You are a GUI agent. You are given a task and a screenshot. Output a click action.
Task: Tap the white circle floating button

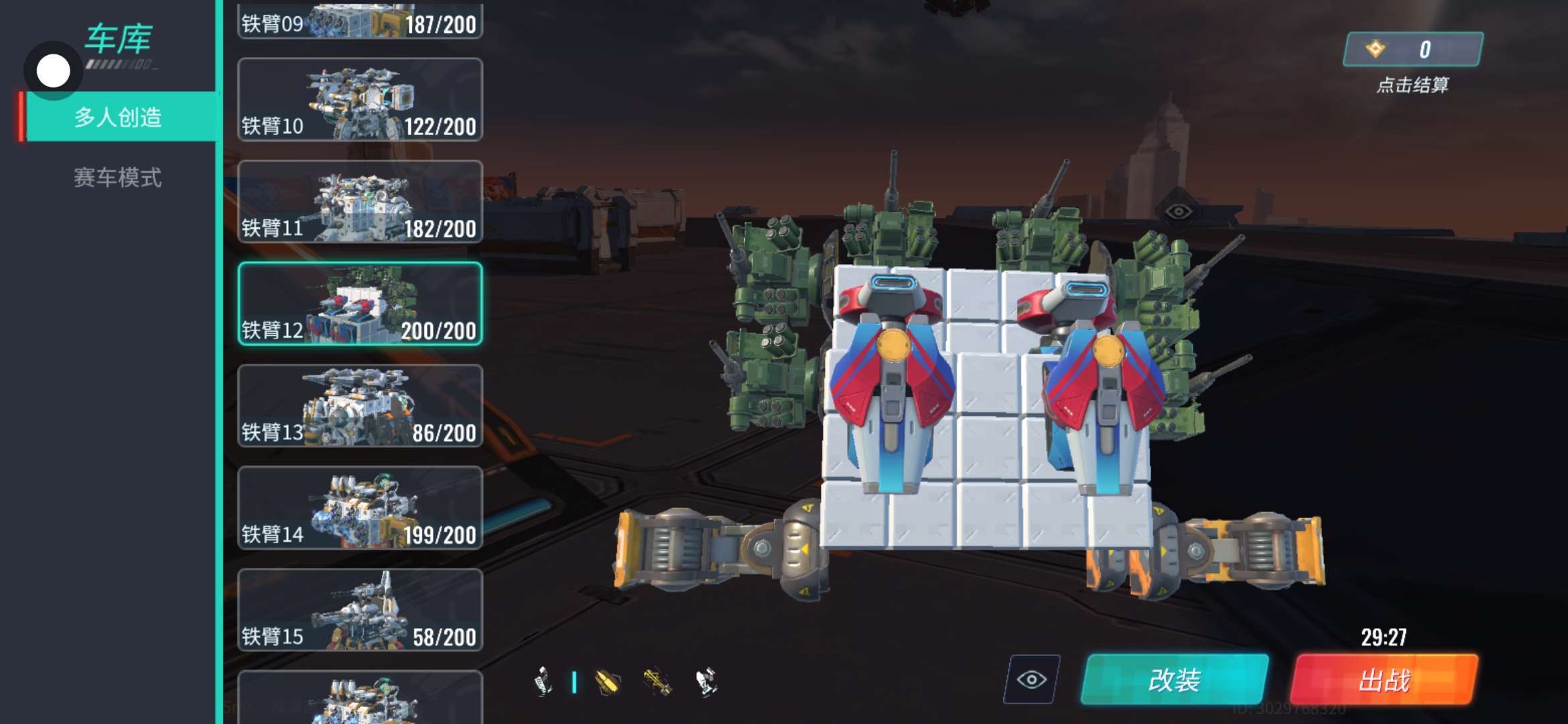[x=53, y=71]
